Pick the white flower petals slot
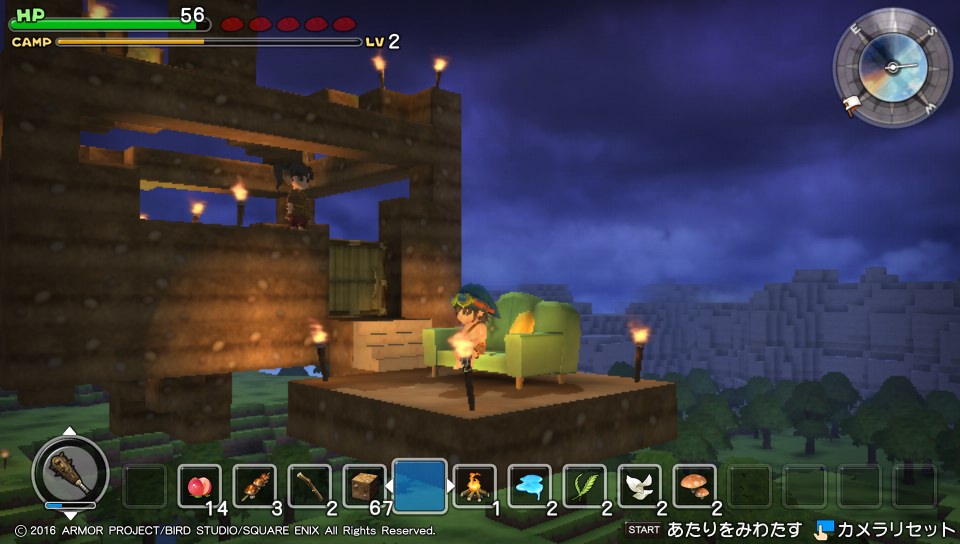Viewport: 960px width, 544px height. [x=639, y=487]
